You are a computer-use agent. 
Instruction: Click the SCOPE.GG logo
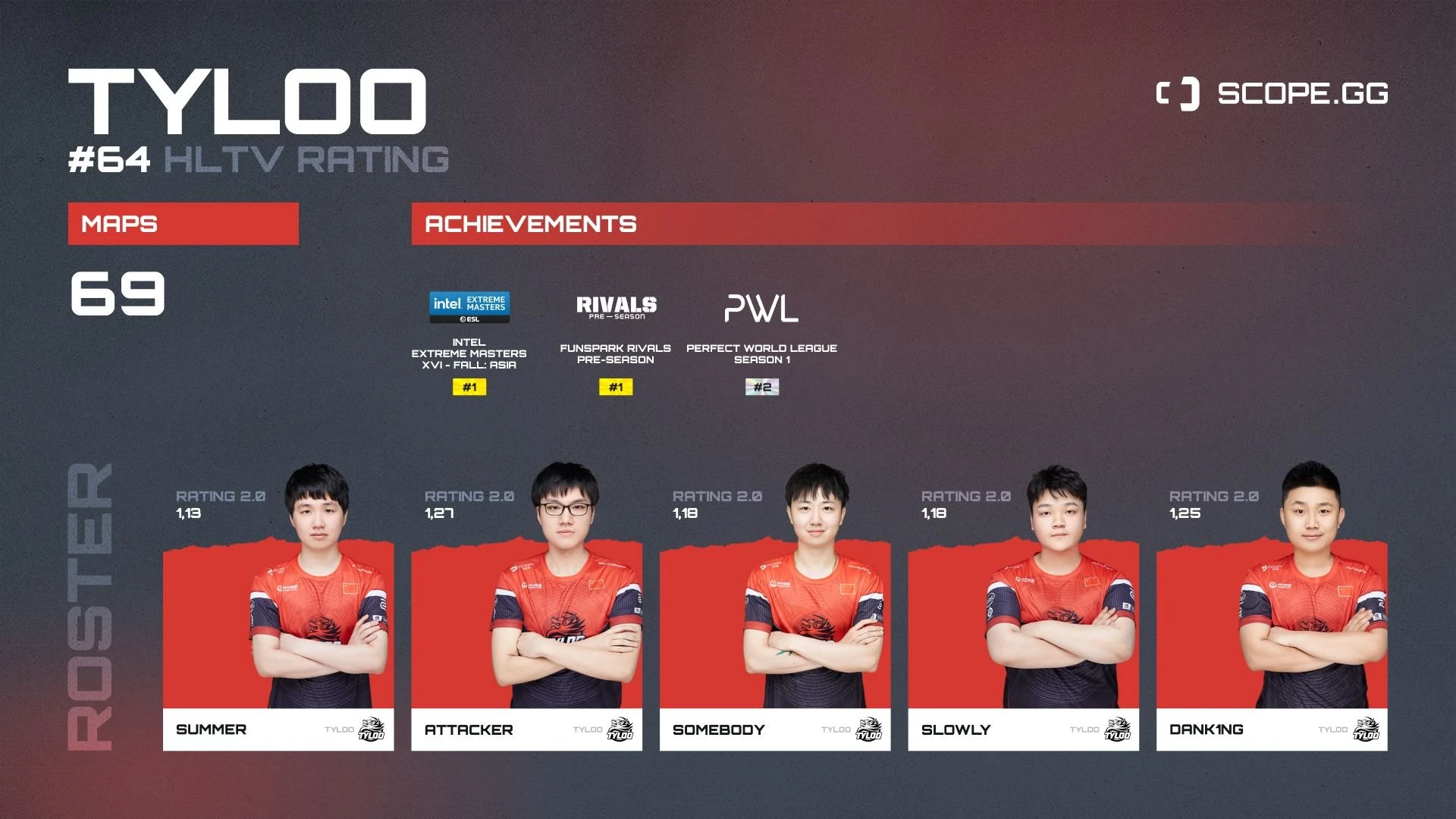[x=1272, y=94]
